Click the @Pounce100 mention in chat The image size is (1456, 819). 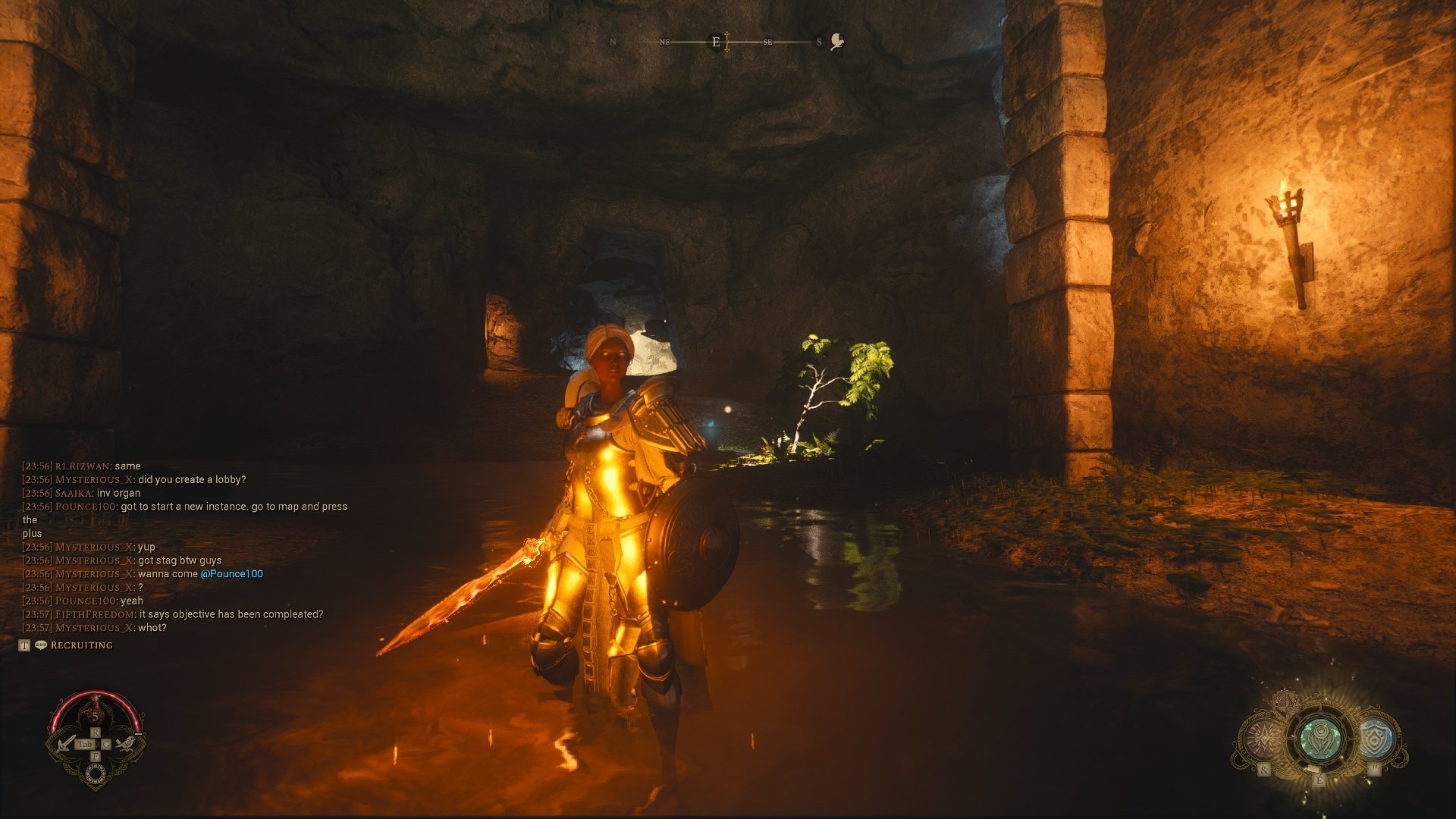point(231,574)
